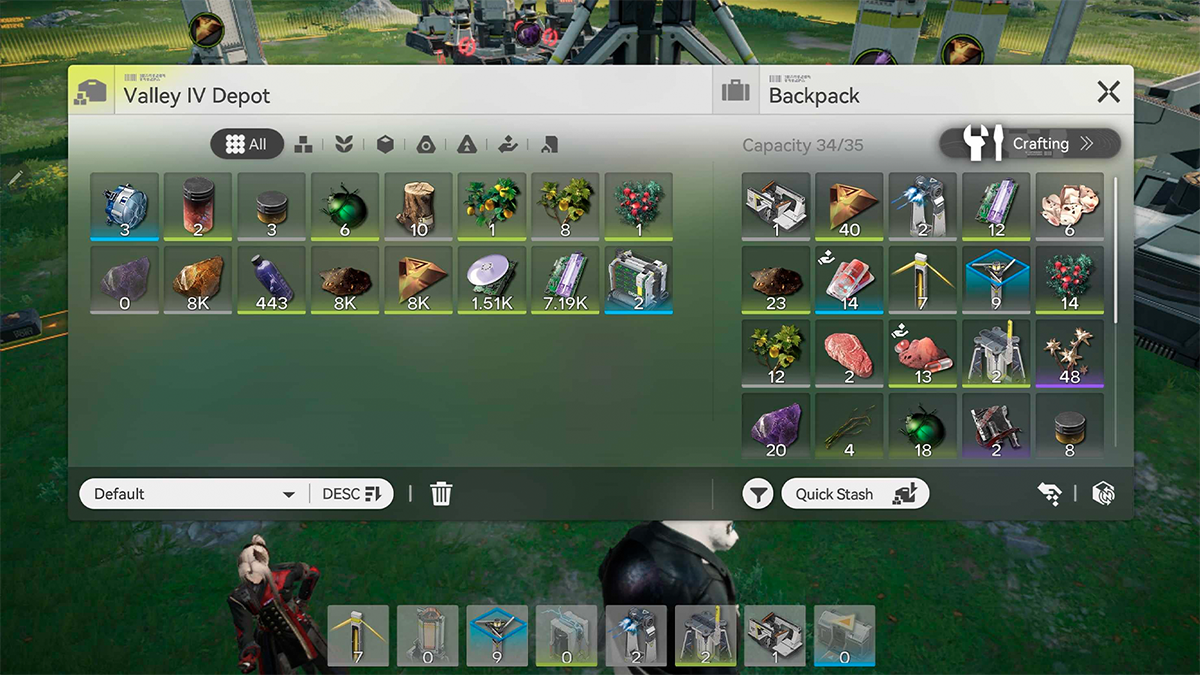1200x675 pixels.
Task: Click the Quick Stash button
Action: [x=855, y=494]
